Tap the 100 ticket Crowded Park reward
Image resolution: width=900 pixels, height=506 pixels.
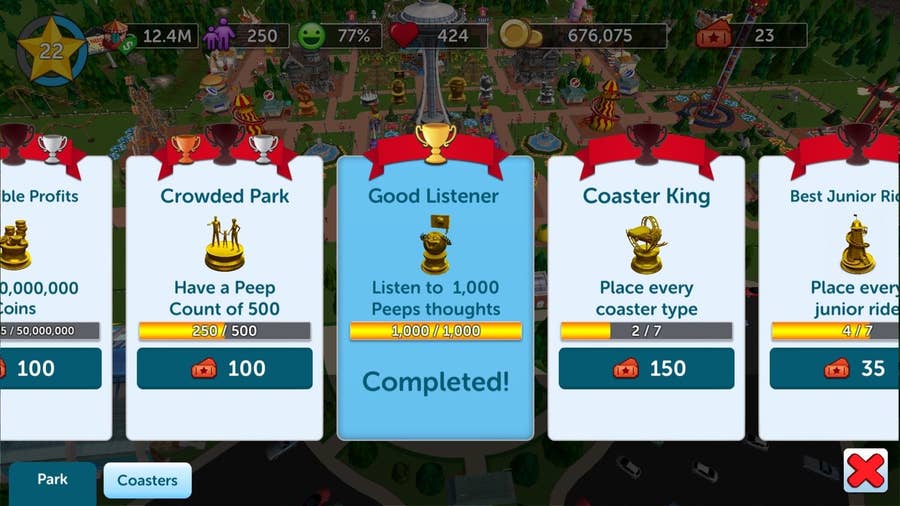224,368
